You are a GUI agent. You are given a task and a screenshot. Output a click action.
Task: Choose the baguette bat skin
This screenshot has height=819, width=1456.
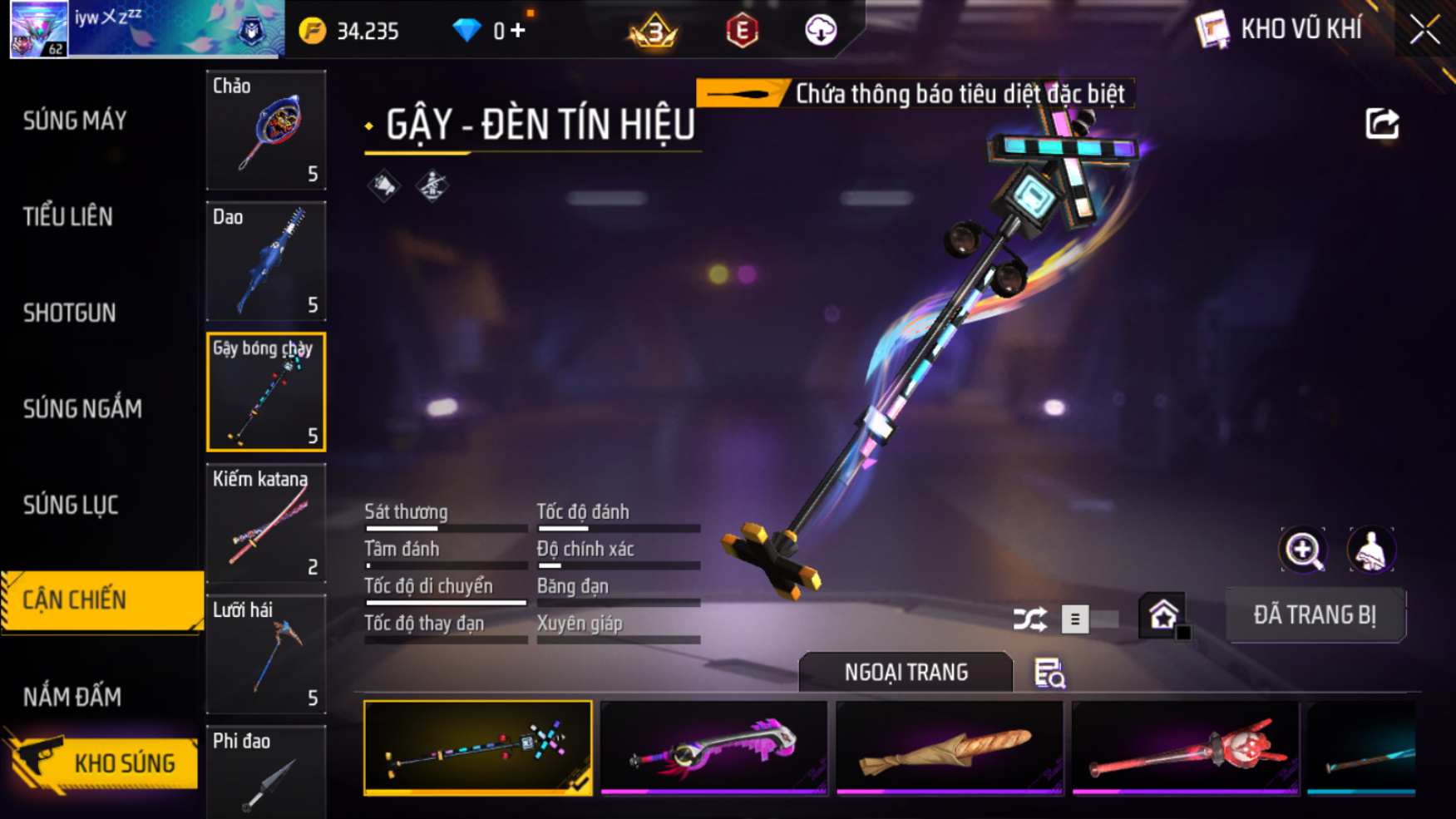pyautogui.click(x=949, y=747)
